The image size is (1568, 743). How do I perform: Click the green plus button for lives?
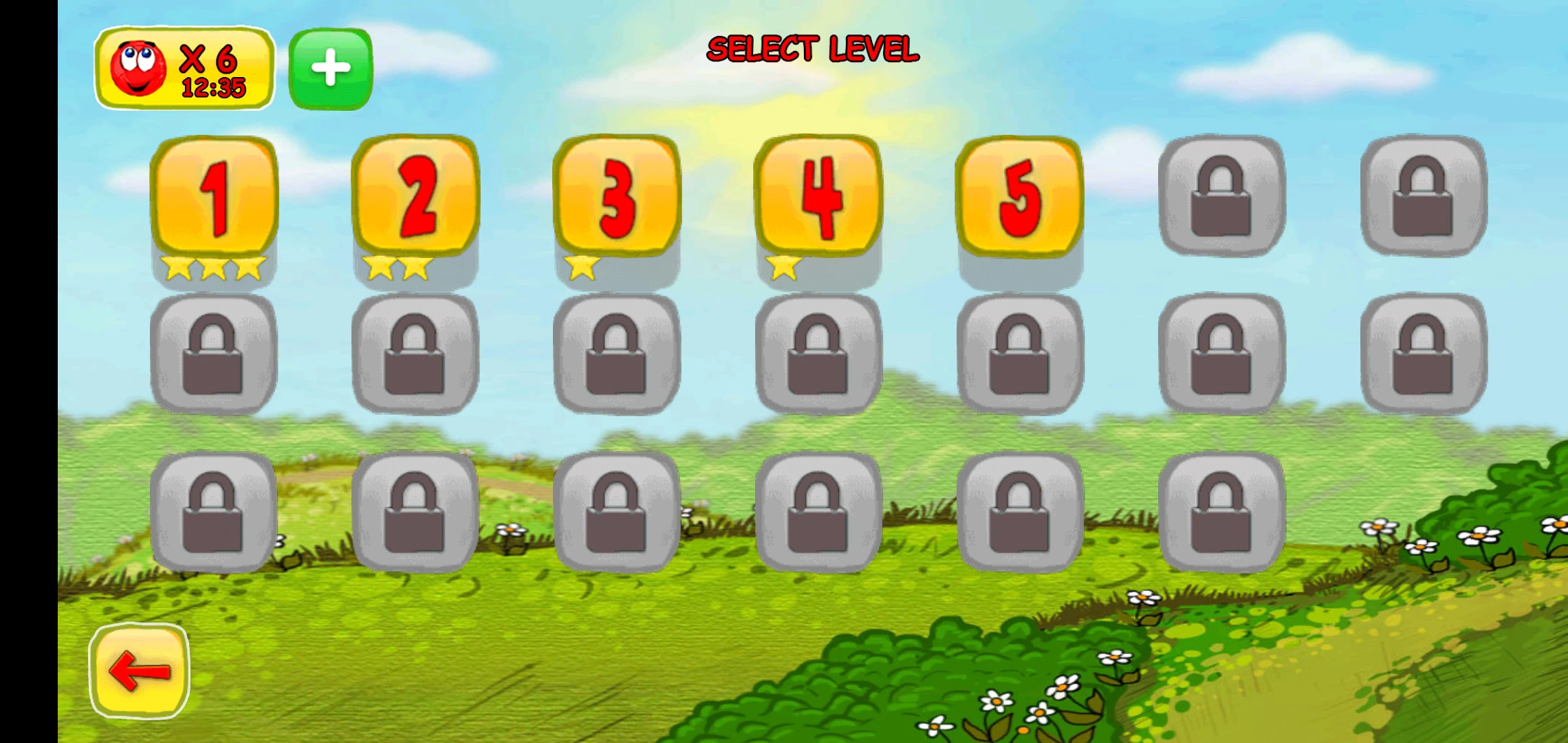[x=331, y=69]
